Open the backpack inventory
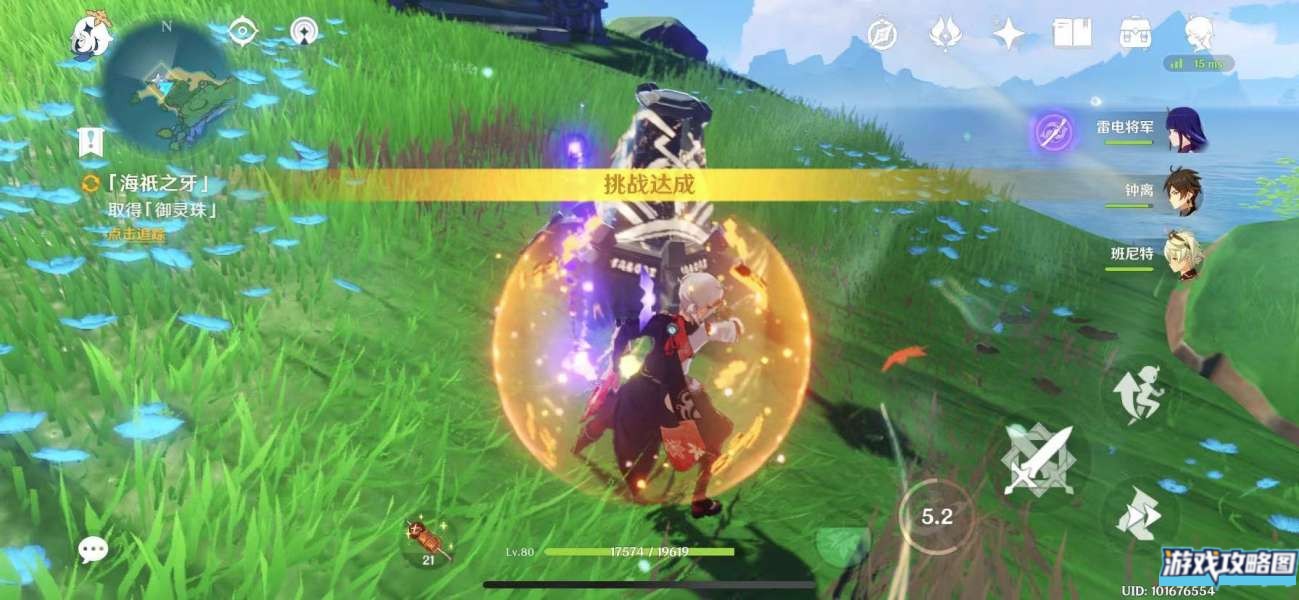The height and width of the screenshot is (600, 1299). 1135,33
